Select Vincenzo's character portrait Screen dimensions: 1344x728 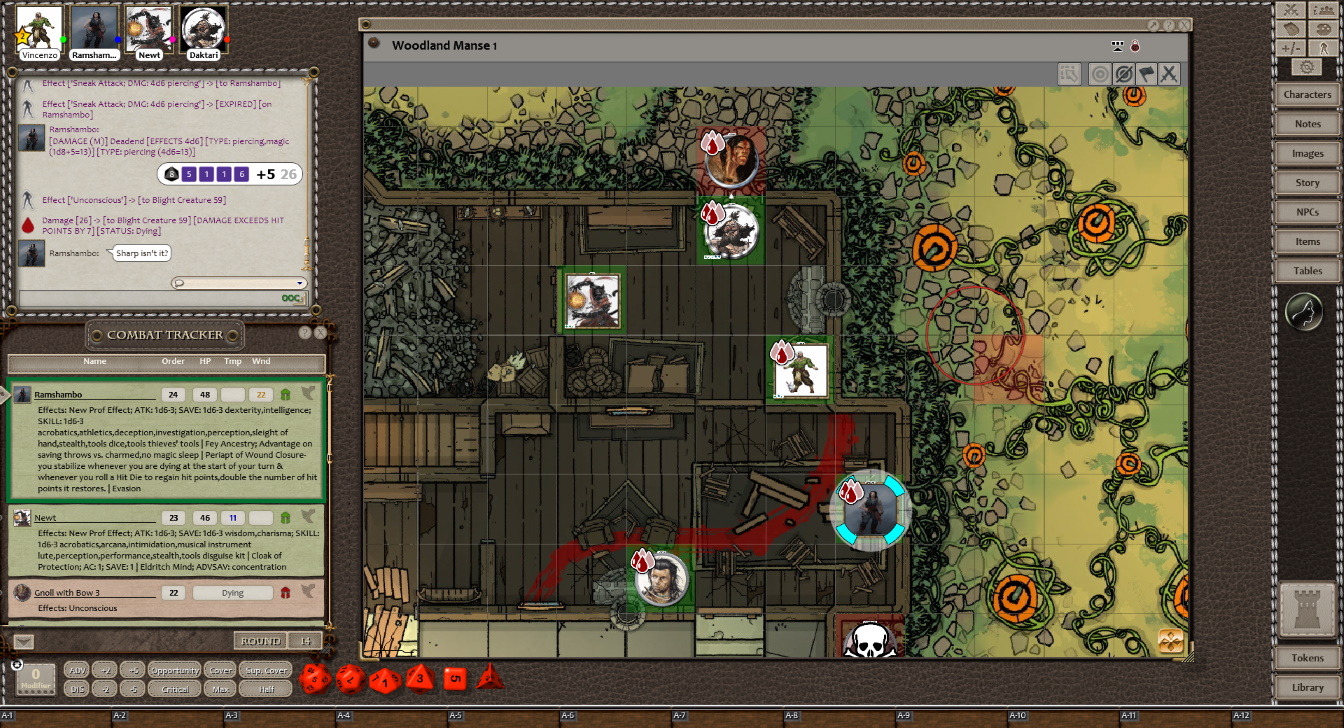point(39,28)
